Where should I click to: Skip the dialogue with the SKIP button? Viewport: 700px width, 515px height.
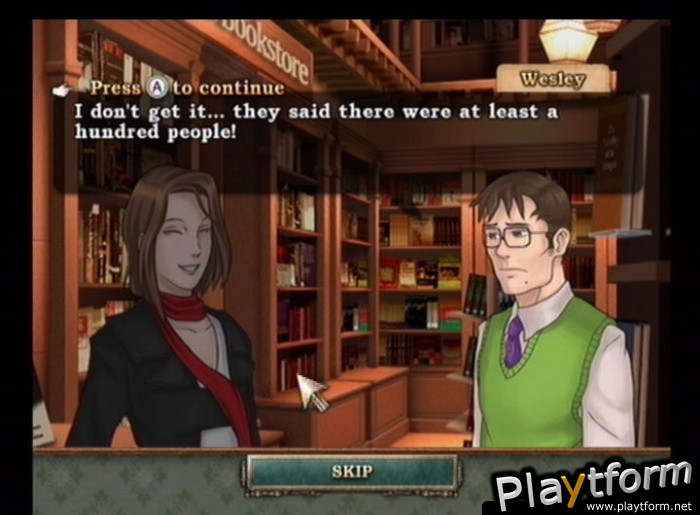pyautogui.click(x=352, y=472)
